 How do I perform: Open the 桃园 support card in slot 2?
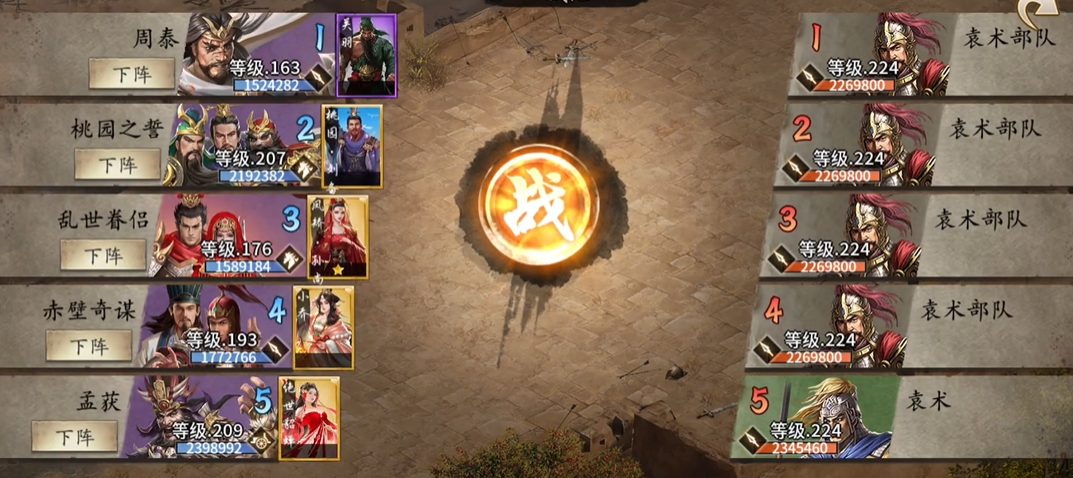click(x=352, y=146)
